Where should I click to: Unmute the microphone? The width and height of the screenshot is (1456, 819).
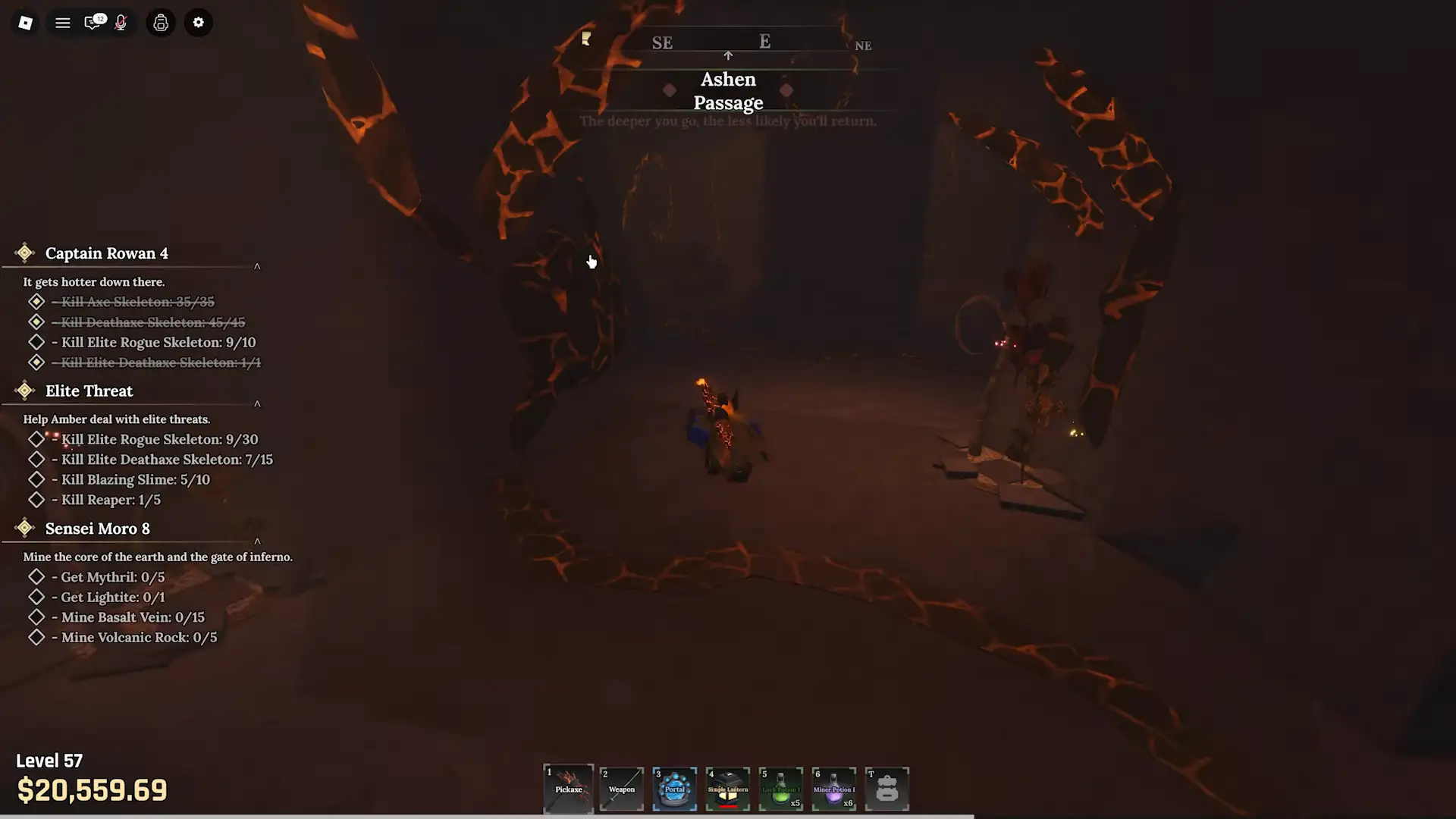[x=119, y=23]
